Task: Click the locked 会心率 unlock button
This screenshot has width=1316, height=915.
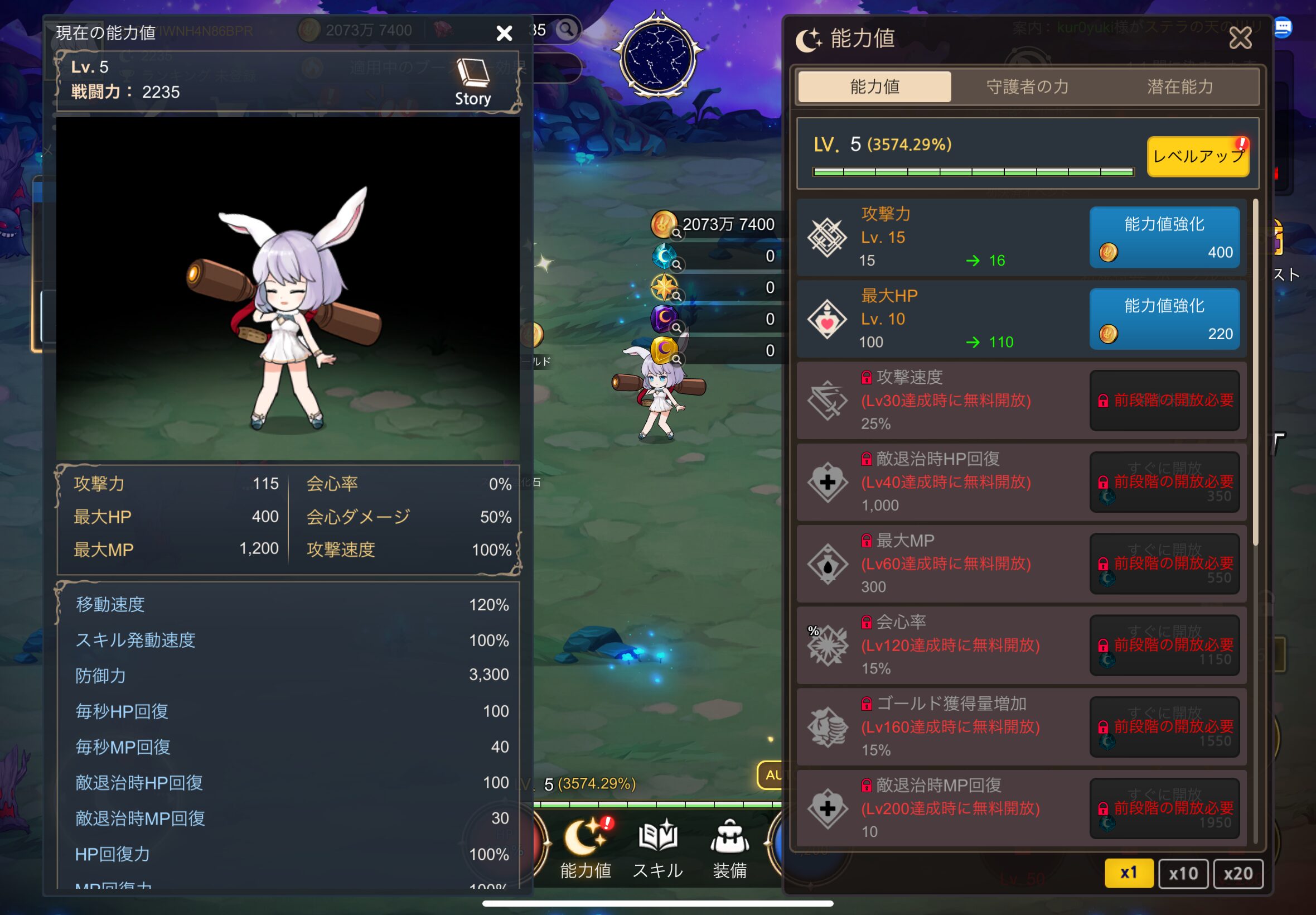Action: click(1164, 646)
